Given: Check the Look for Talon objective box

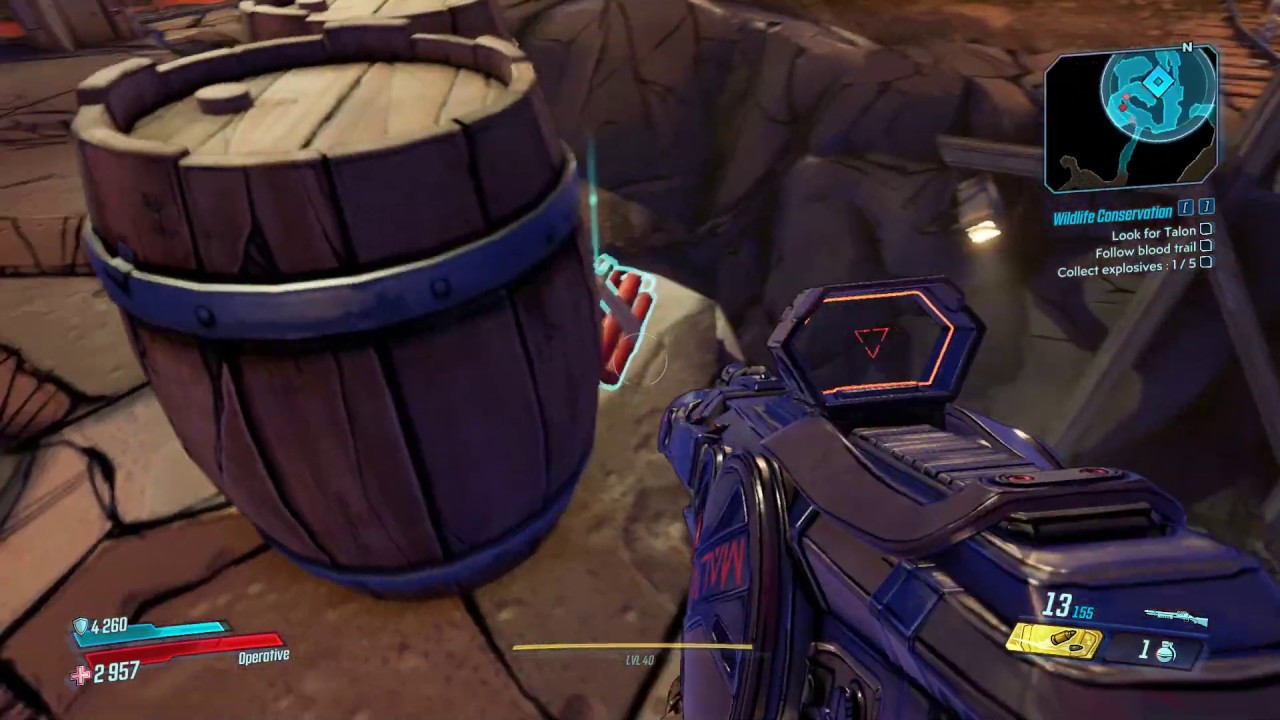Looking at the screenshot, I should (x=1205, y=231).
